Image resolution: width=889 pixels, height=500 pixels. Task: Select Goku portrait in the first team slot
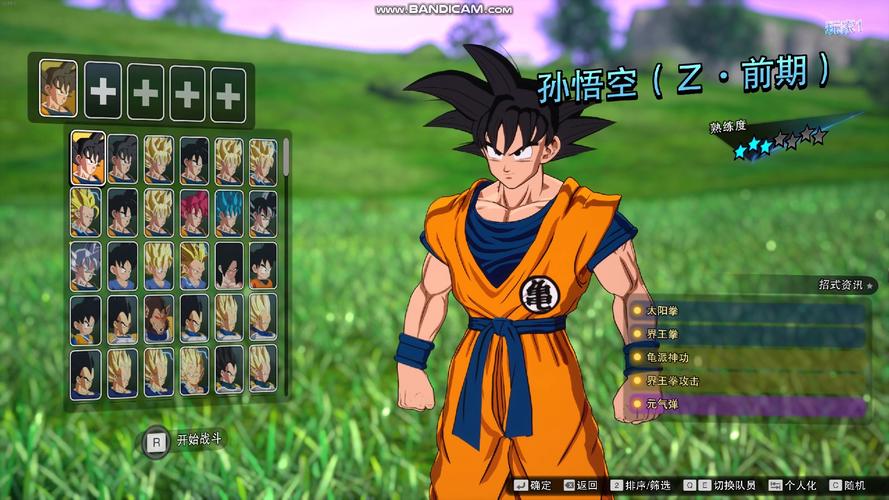(x=59, y=88)
